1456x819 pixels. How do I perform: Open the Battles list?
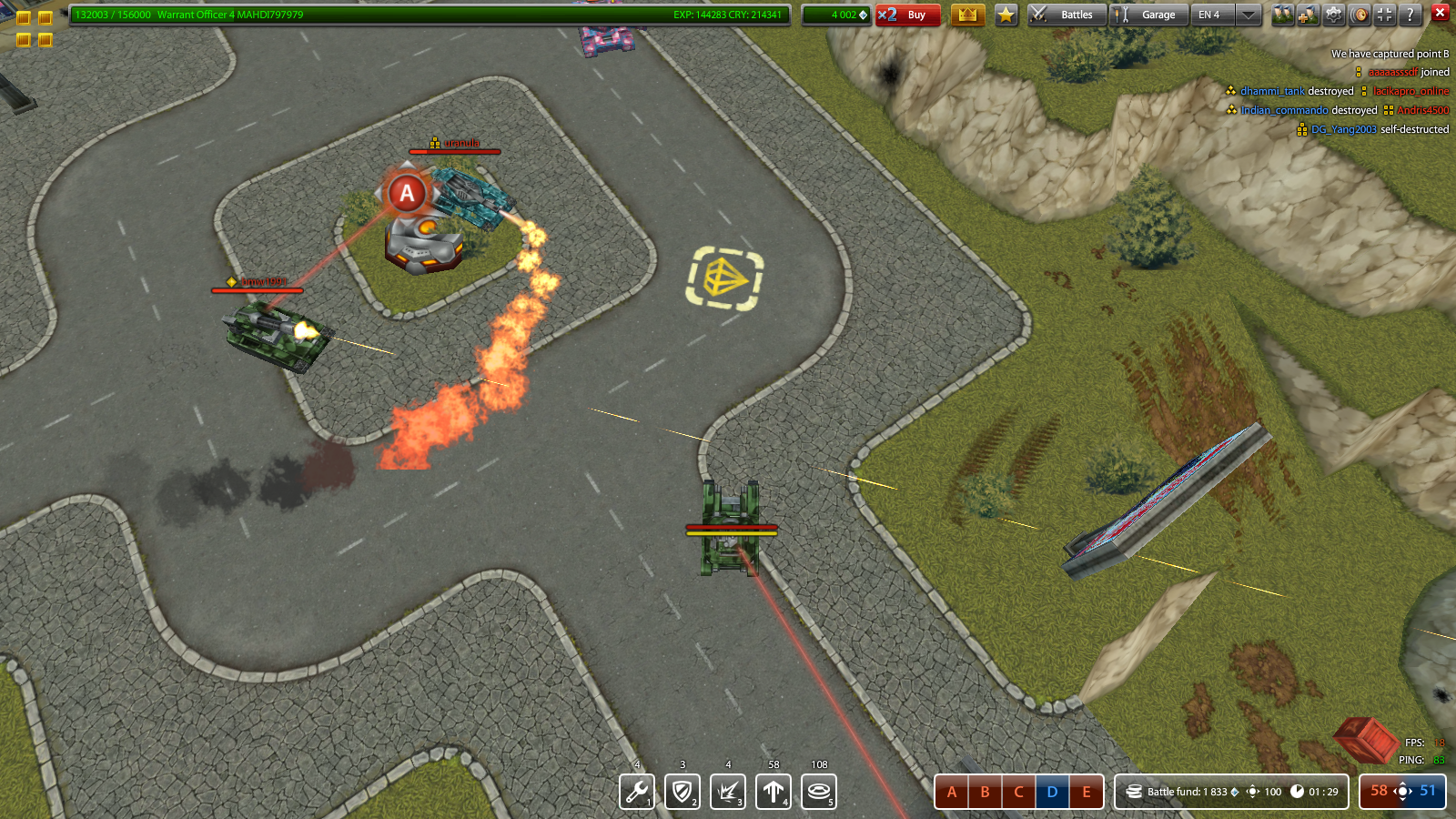click(1067, 15)
